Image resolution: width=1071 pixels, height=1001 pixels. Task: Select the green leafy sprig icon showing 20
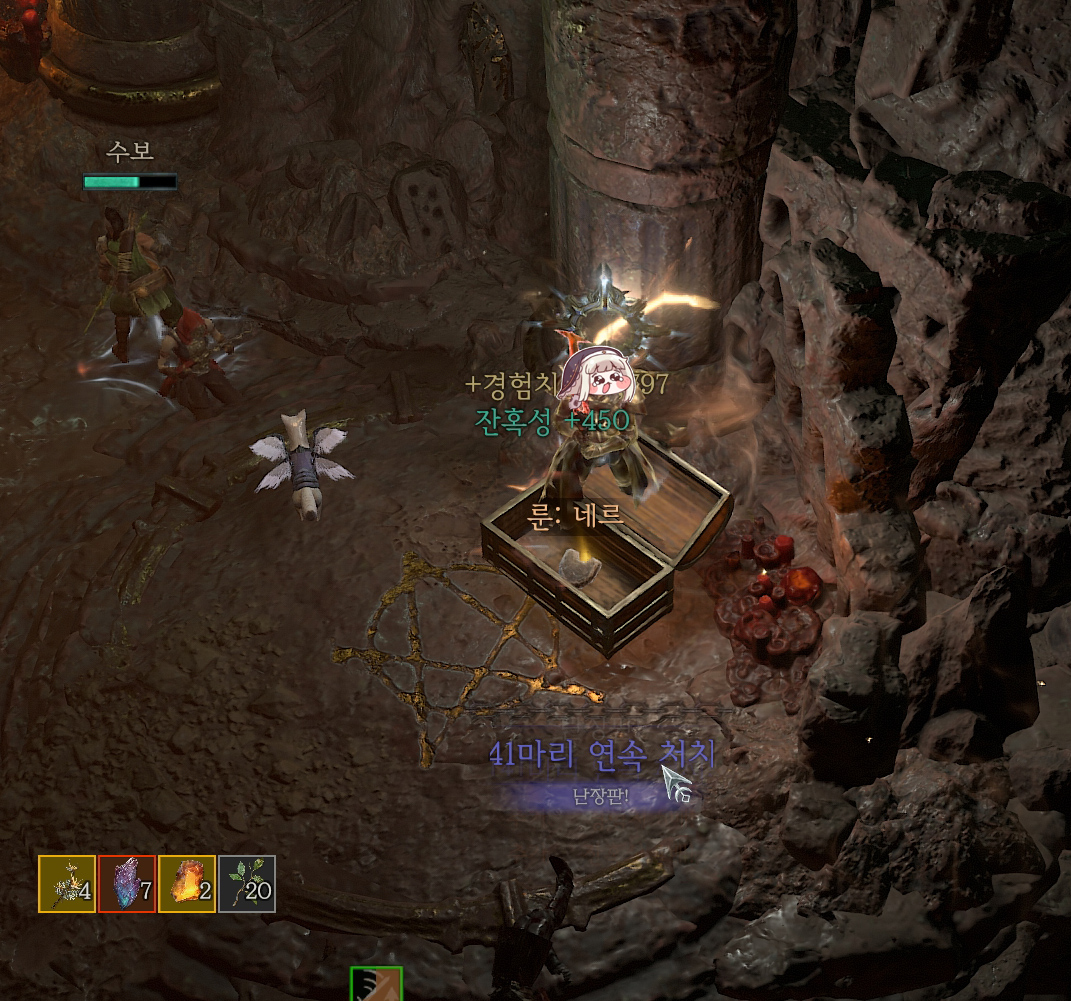247,884
